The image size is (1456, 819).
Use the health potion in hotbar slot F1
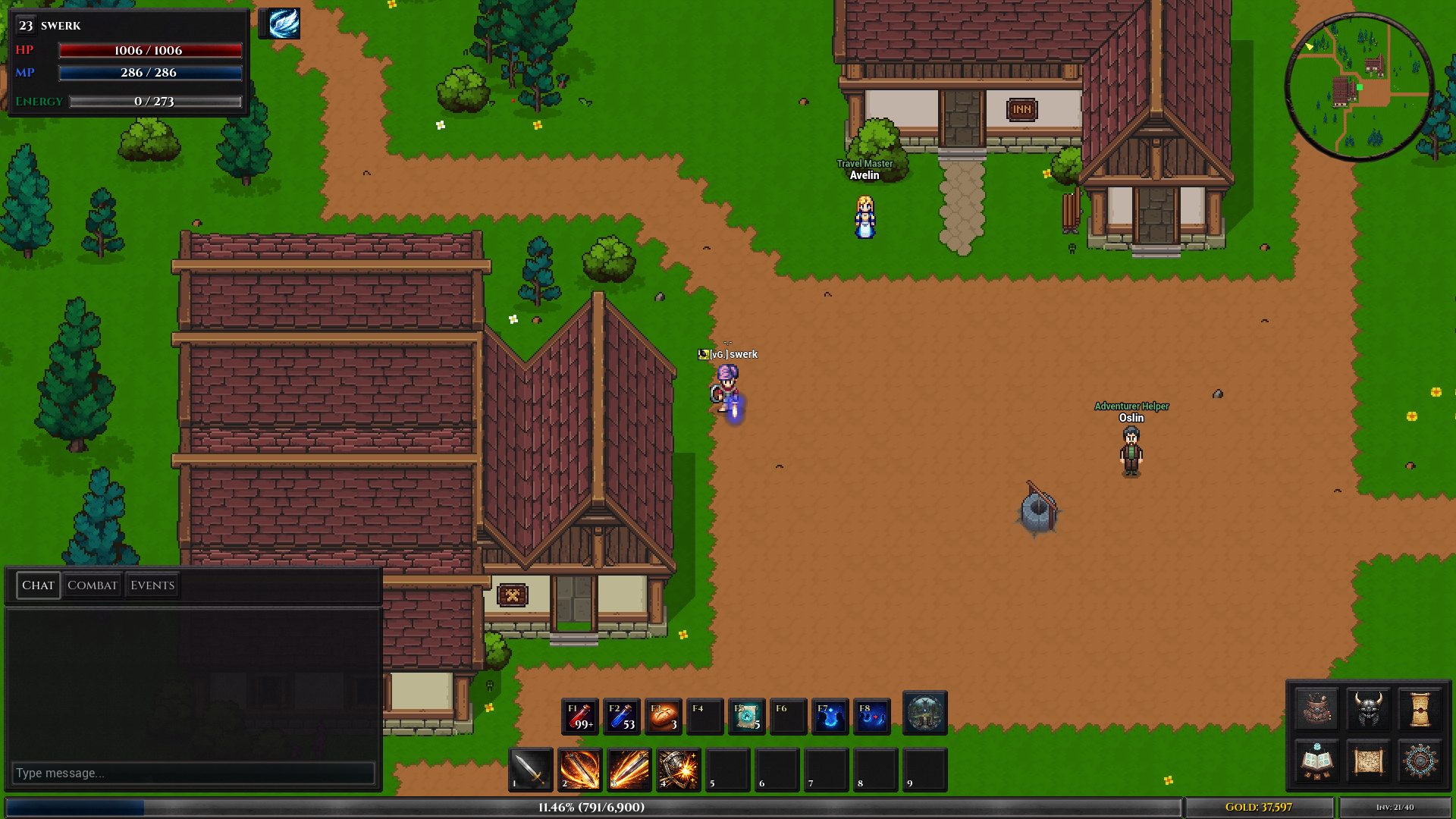(x=578, y=716)
